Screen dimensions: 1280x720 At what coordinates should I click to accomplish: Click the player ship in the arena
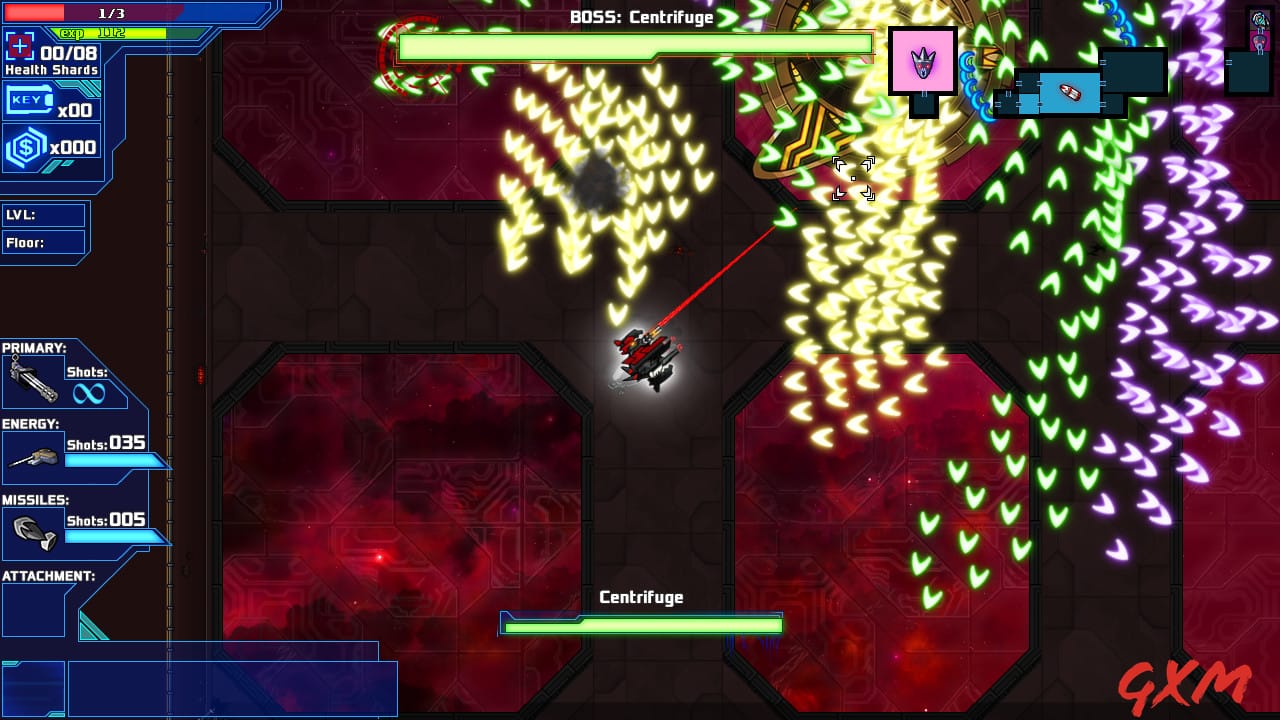point(645,355)
